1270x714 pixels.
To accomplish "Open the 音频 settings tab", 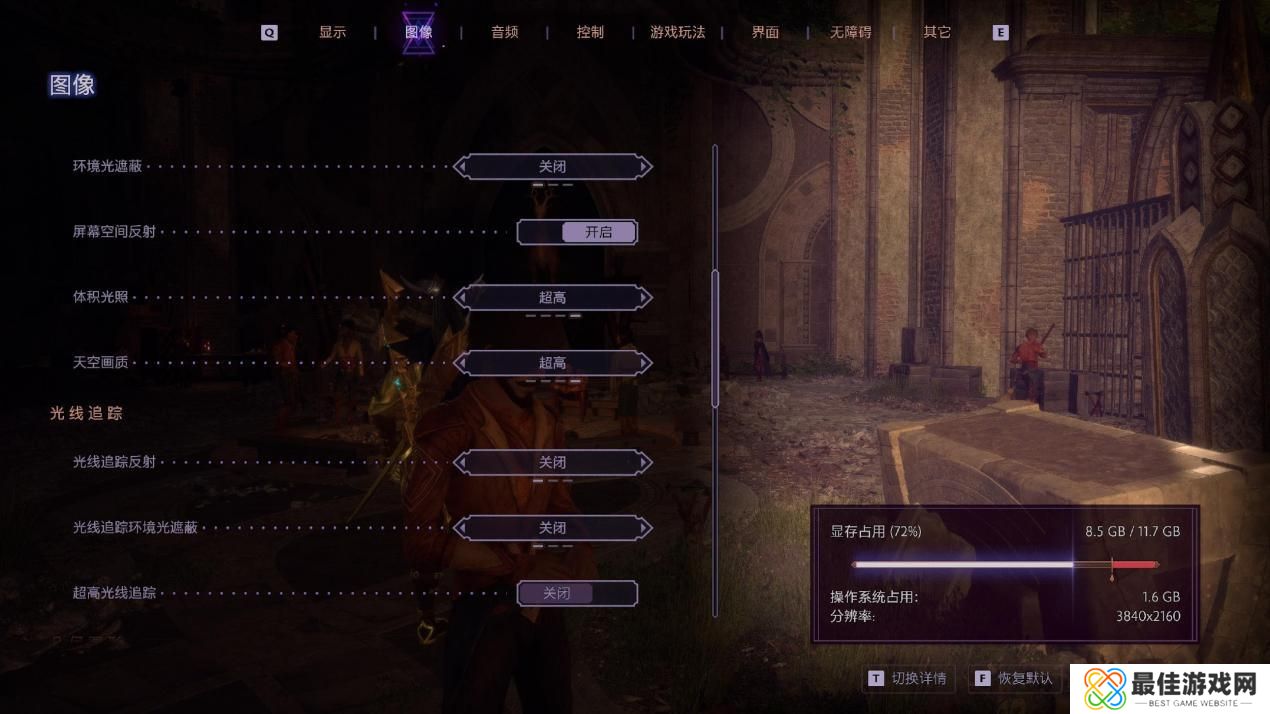I will coord(504,32).
